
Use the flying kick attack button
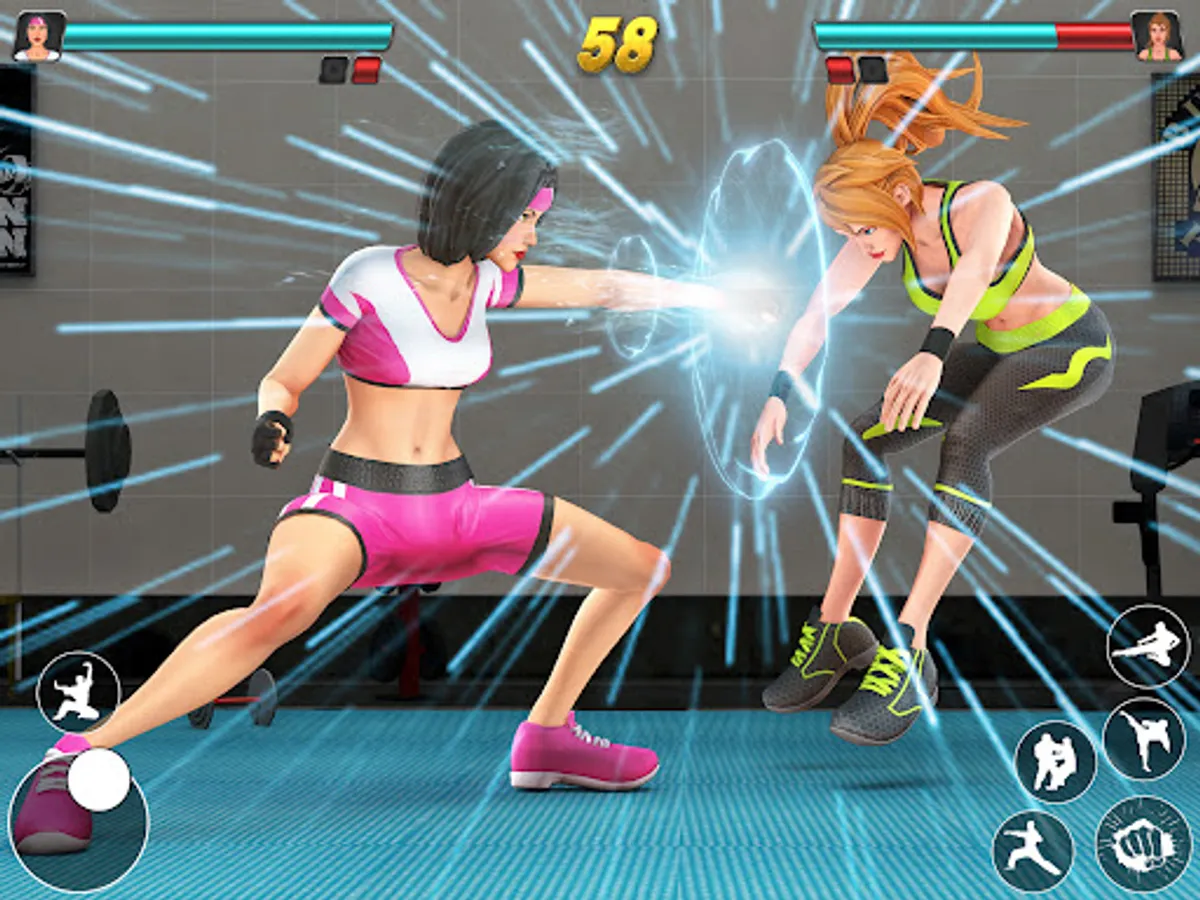pyautogui.click(x=1148, y=646)
